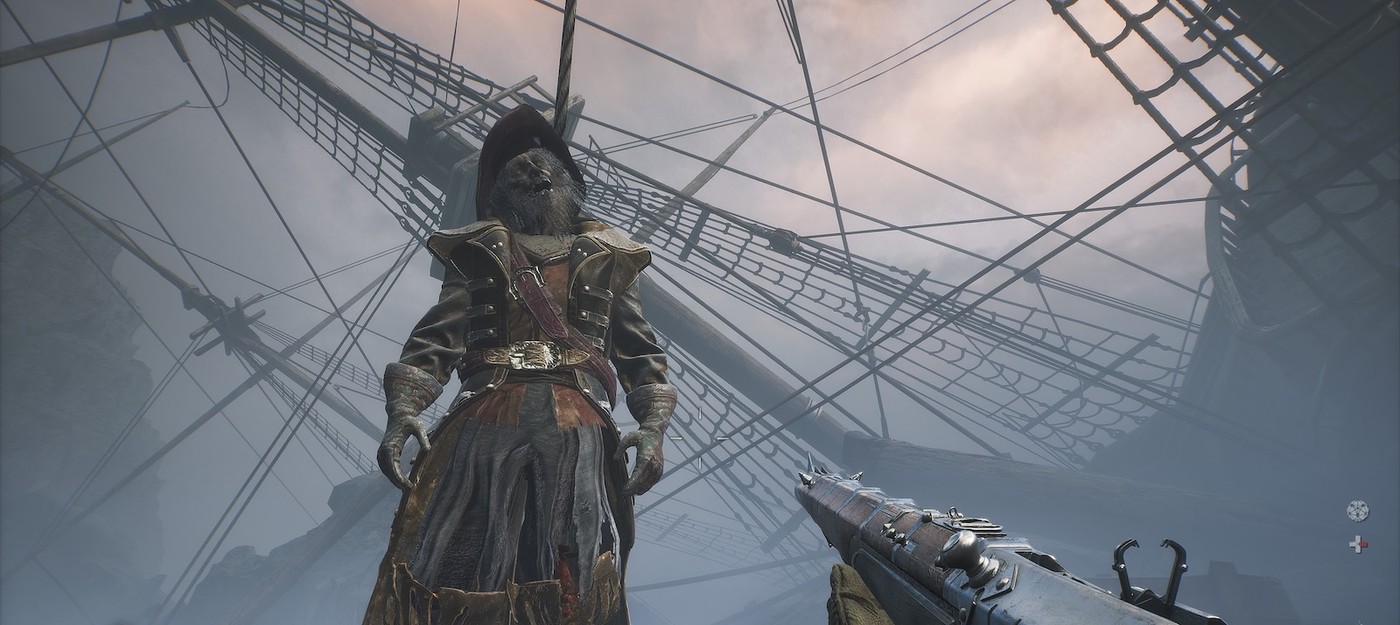The height and width of the screenshot is (625, 1400).
Task: Click the round cylinder-shaped HUD icon
Action: tap(1357, 509)
